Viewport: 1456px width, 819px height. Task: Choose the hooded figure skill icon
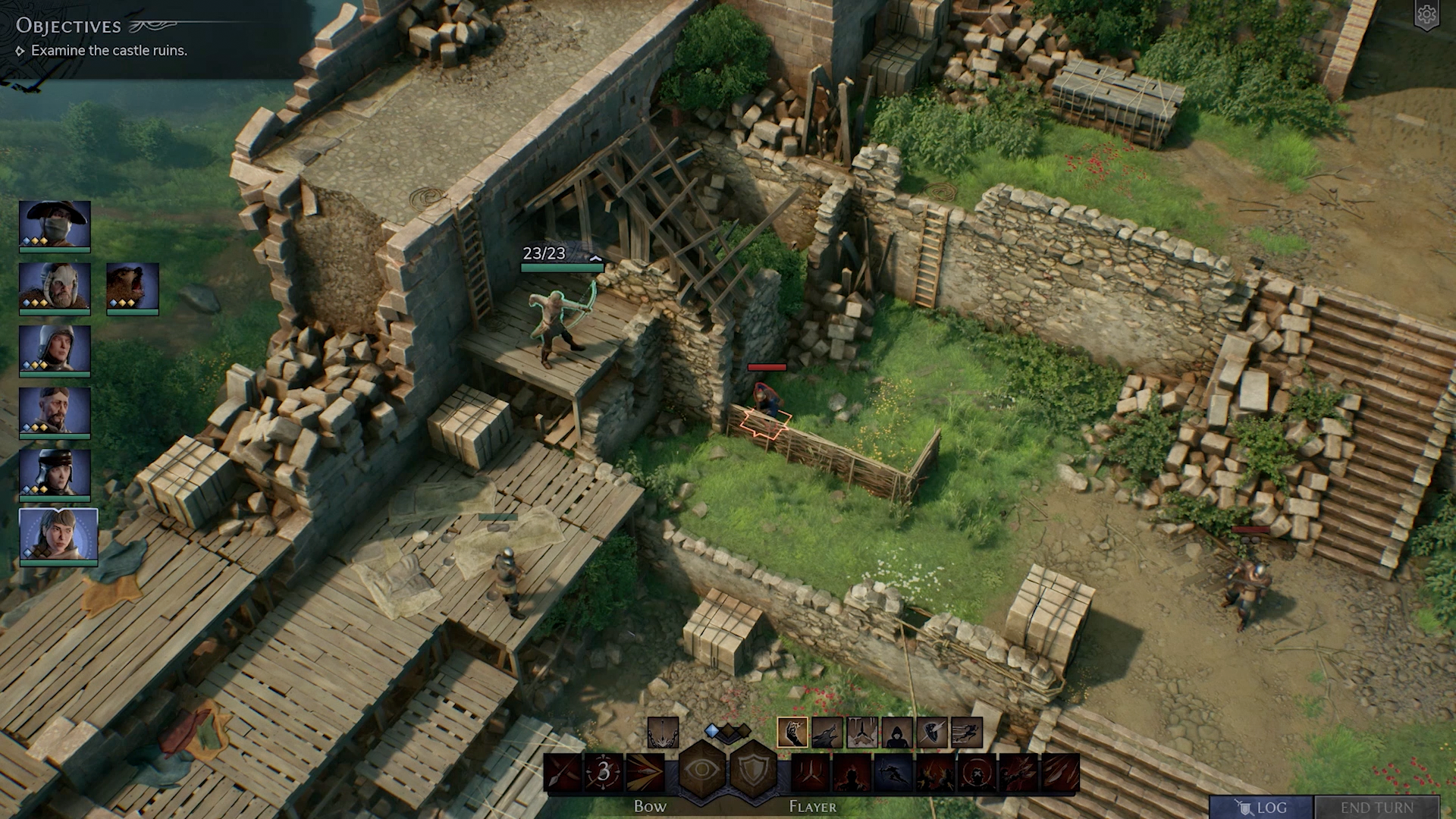point(896,733)
